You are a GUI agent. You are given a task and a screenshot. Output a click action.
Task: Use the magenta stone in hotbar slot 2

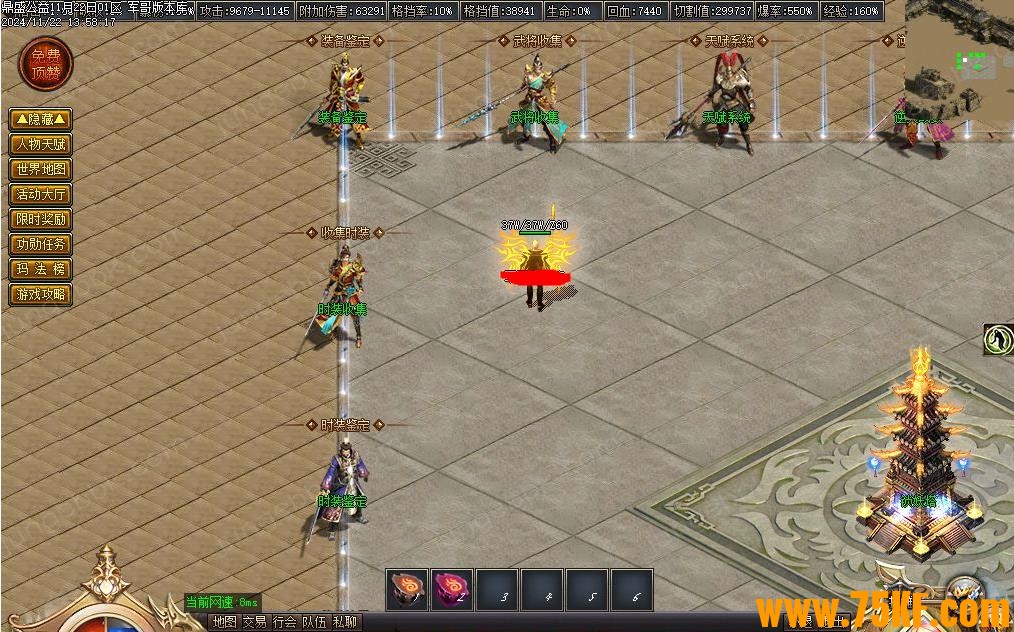coord(452,590)
